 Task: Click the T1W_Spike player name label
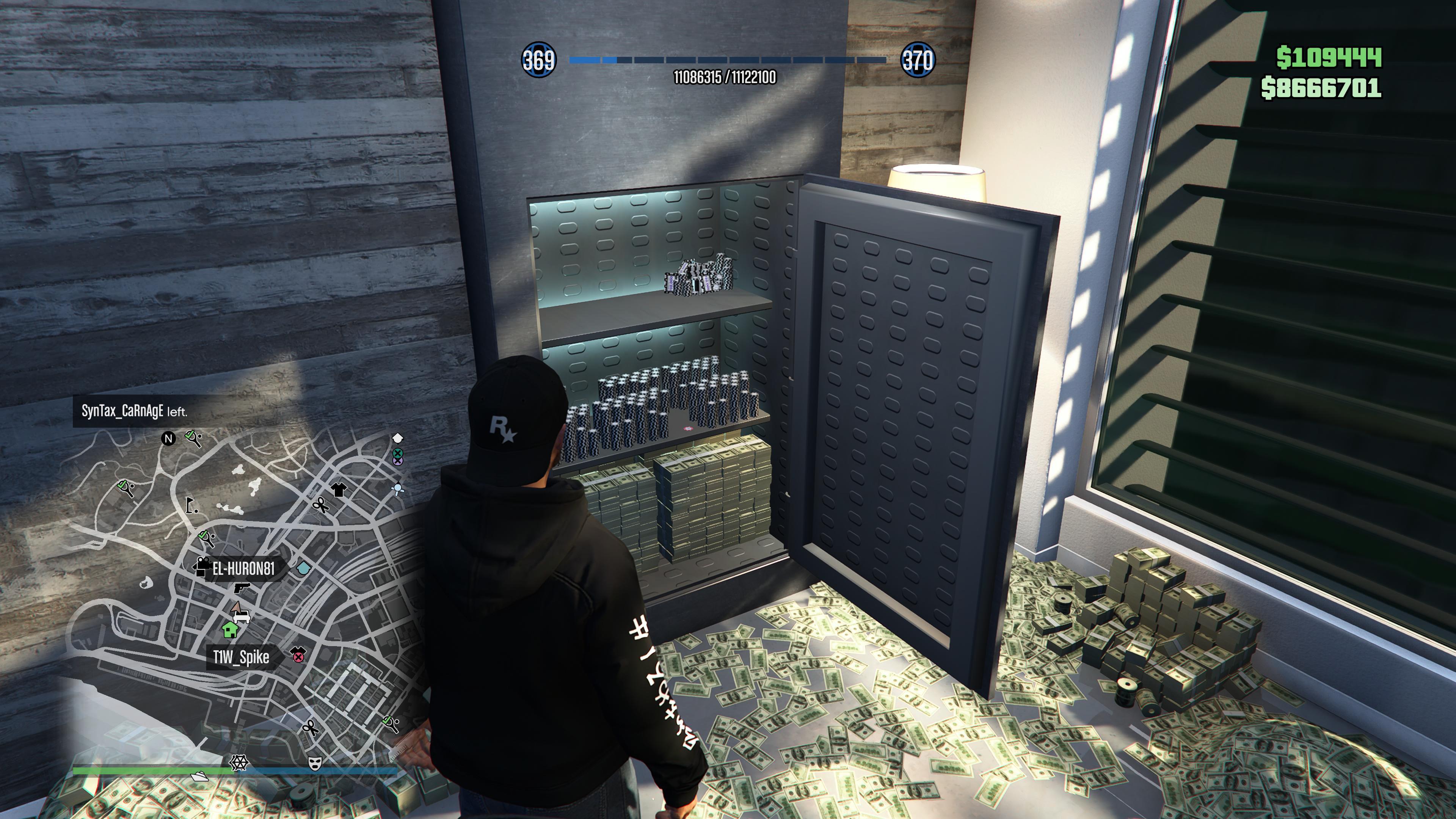(x=242, y=657)
